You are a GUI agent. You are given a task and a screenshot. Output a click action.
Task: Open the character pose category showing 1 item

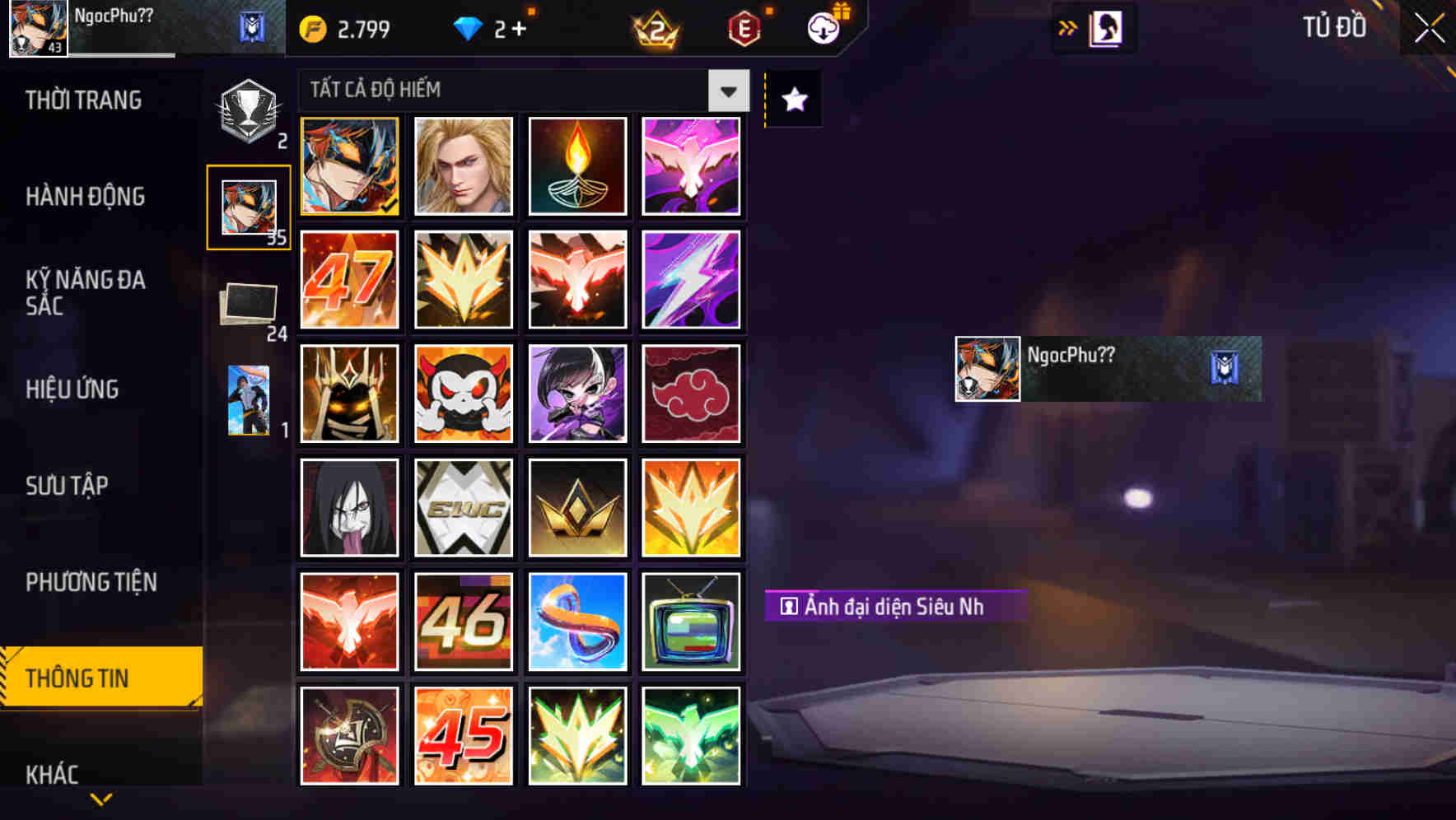point(250,399)
